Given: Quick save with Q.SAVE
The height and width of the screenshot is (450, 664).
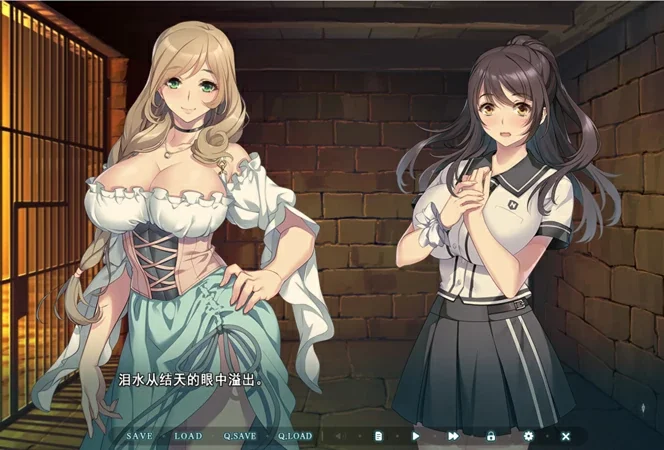Looking at the screenshot, I should click(x=240, y=436).
